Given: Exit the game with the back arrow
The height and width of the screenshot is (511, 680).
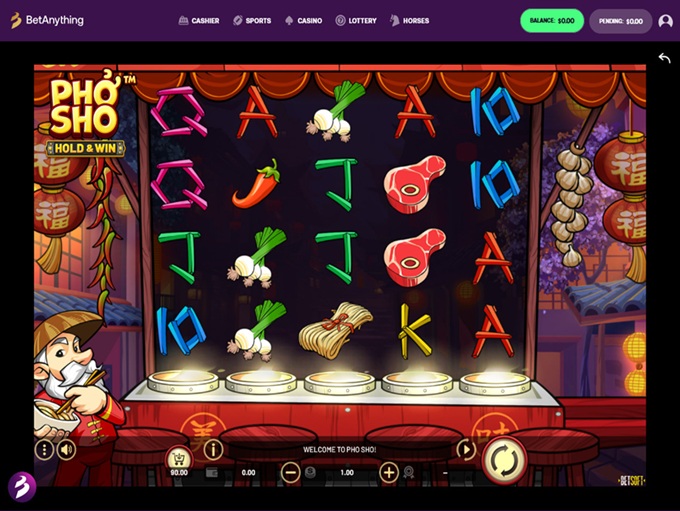Looking at the screenshot, I should [x=665, y=58].
